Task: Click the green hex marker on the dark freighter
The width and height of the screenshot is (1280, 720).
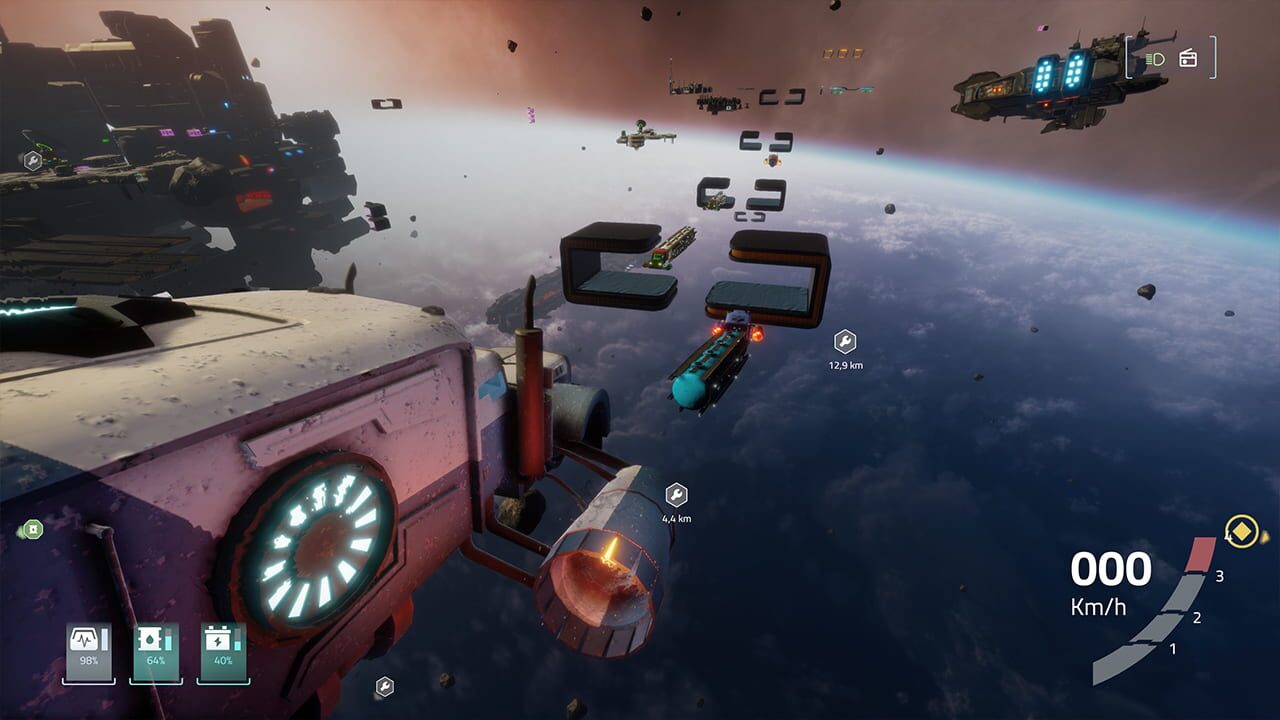Action: pyautogui.click(x=33, y=160)
